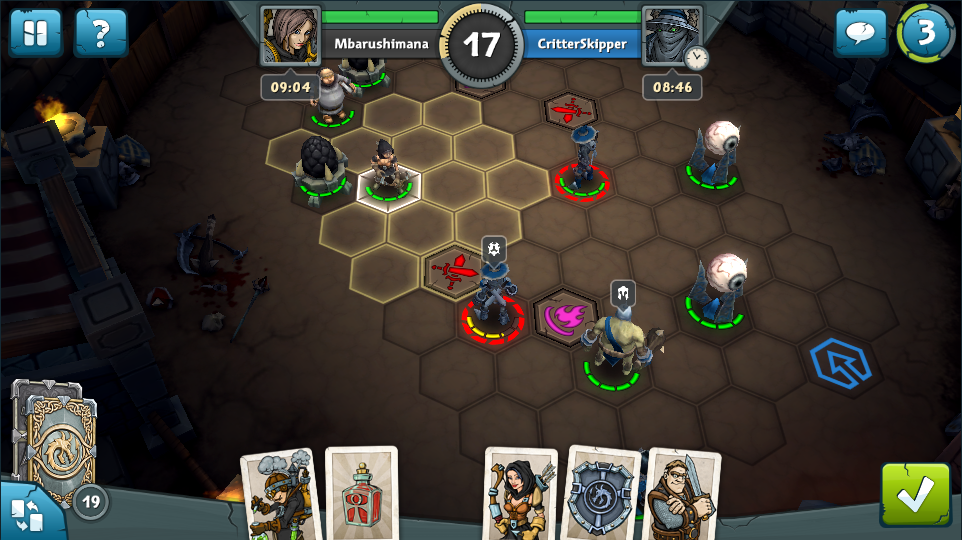Select the dragon shield card
Image resolution: width=962 pixels, height=540 pixels.
pos(602,495)
